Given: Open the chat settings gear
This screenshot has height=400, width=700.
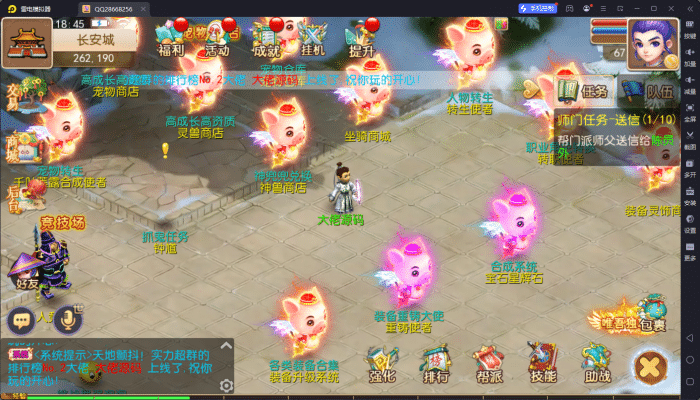Looking at the screenshot, I should (227, 385).
